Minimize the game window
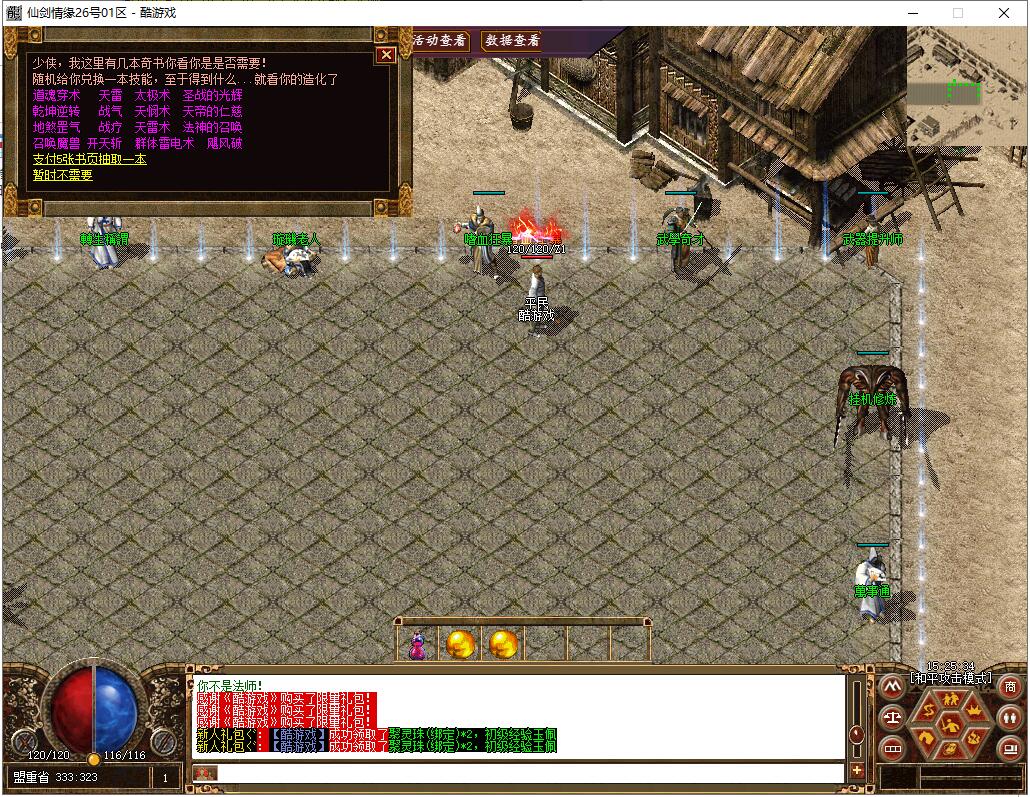Image resolution: width=1030 pixels, height=797 pixels. point(912,13)
